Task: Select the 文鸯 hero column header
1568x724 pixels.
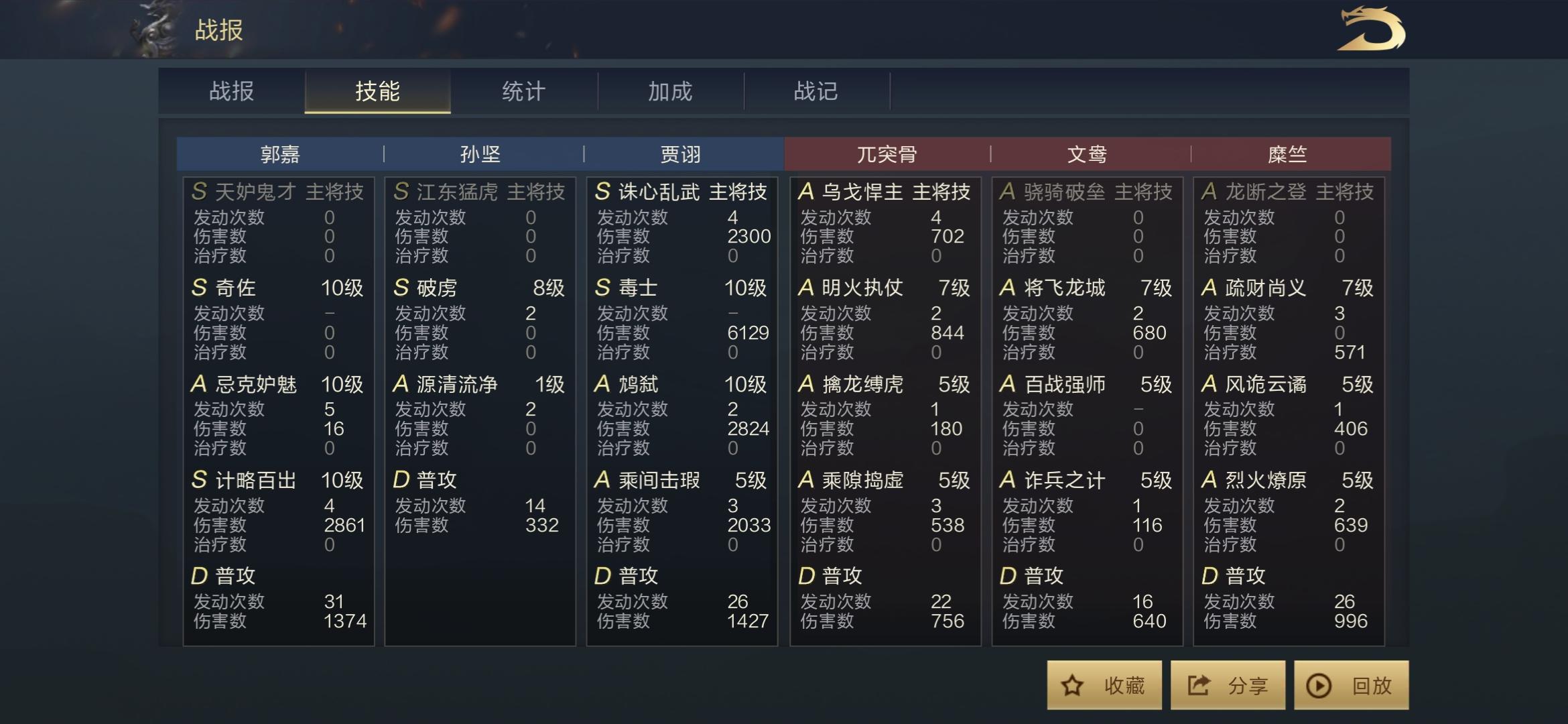Action: pos(1087,154)
